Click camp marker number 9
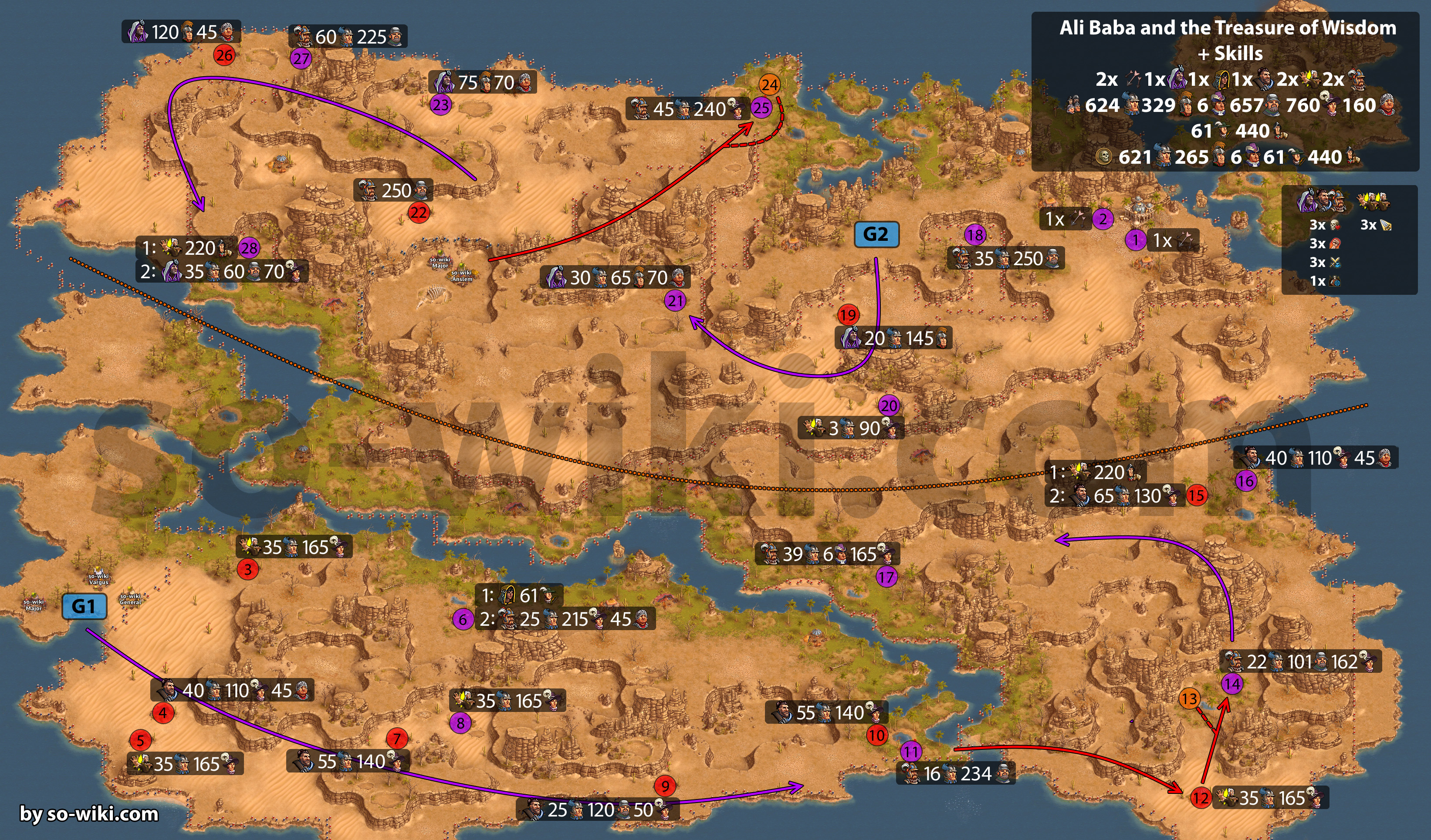This screenshot has width=1431, height=840. 664,786
